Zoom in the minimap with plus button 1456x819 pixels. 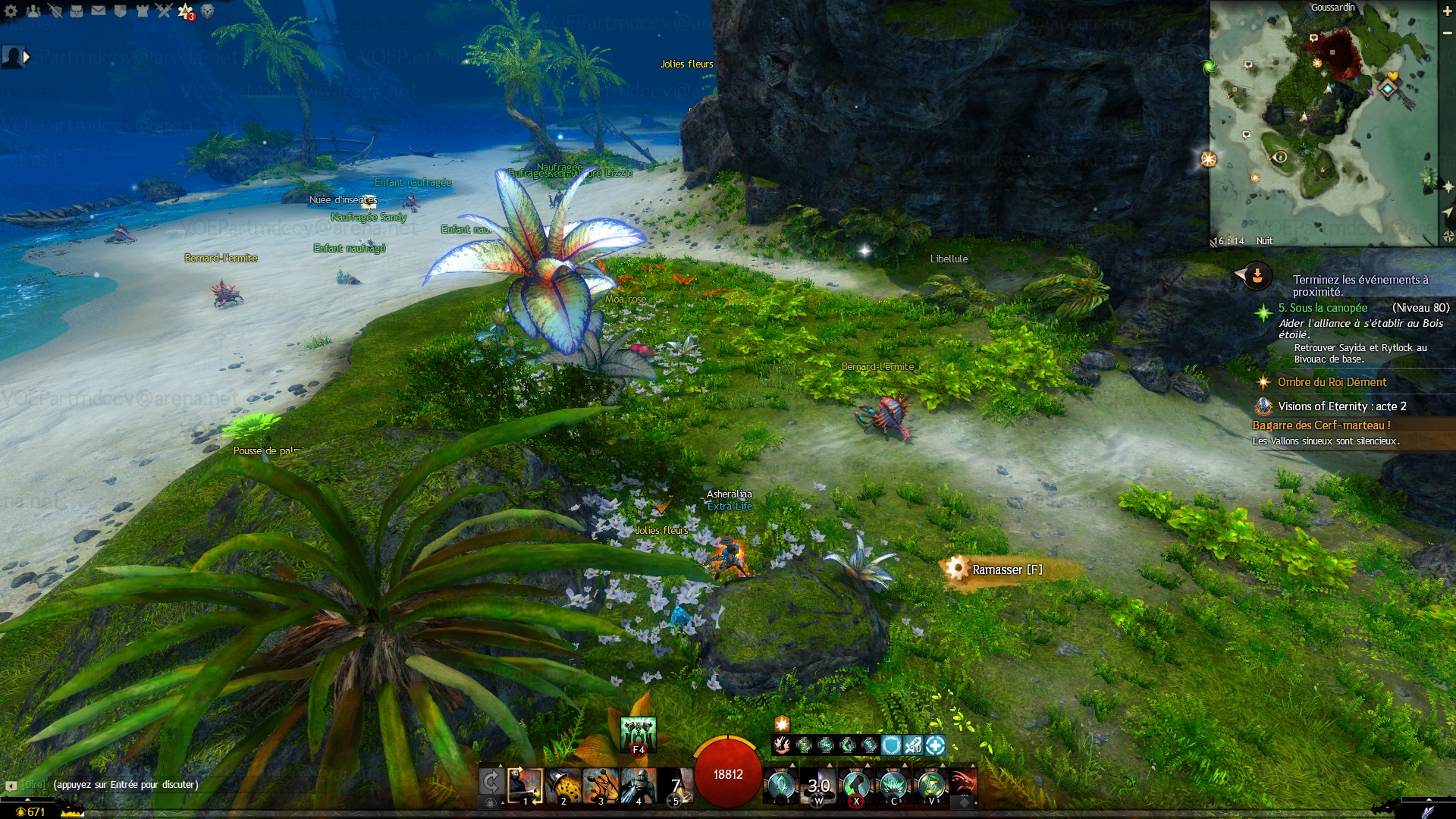[1447, 11]
